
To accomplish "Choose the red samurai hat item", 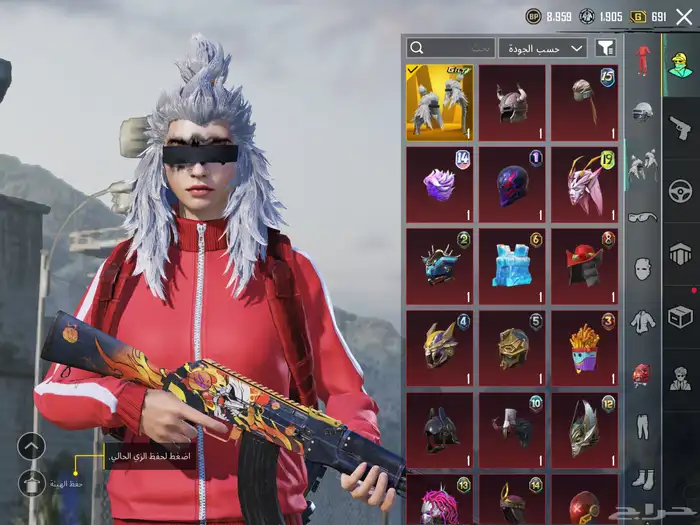I will [584, 266].
